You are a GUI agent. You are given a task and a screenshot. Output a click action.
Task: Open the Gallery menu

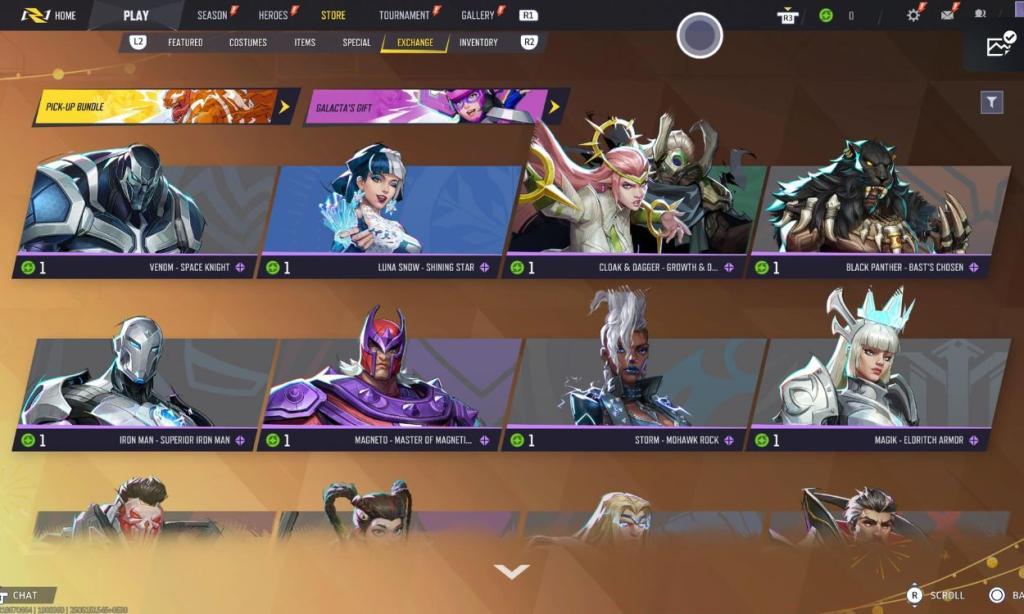pos(478,15)
